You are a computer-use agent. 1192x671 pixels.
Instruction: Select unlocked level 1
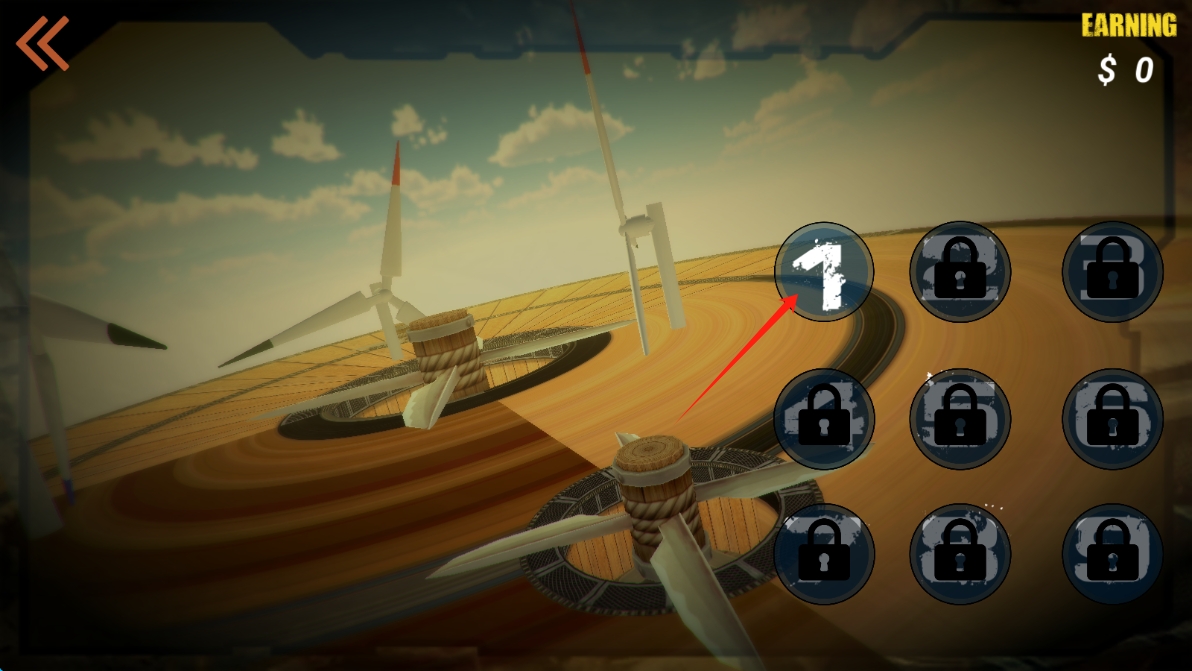825,271
